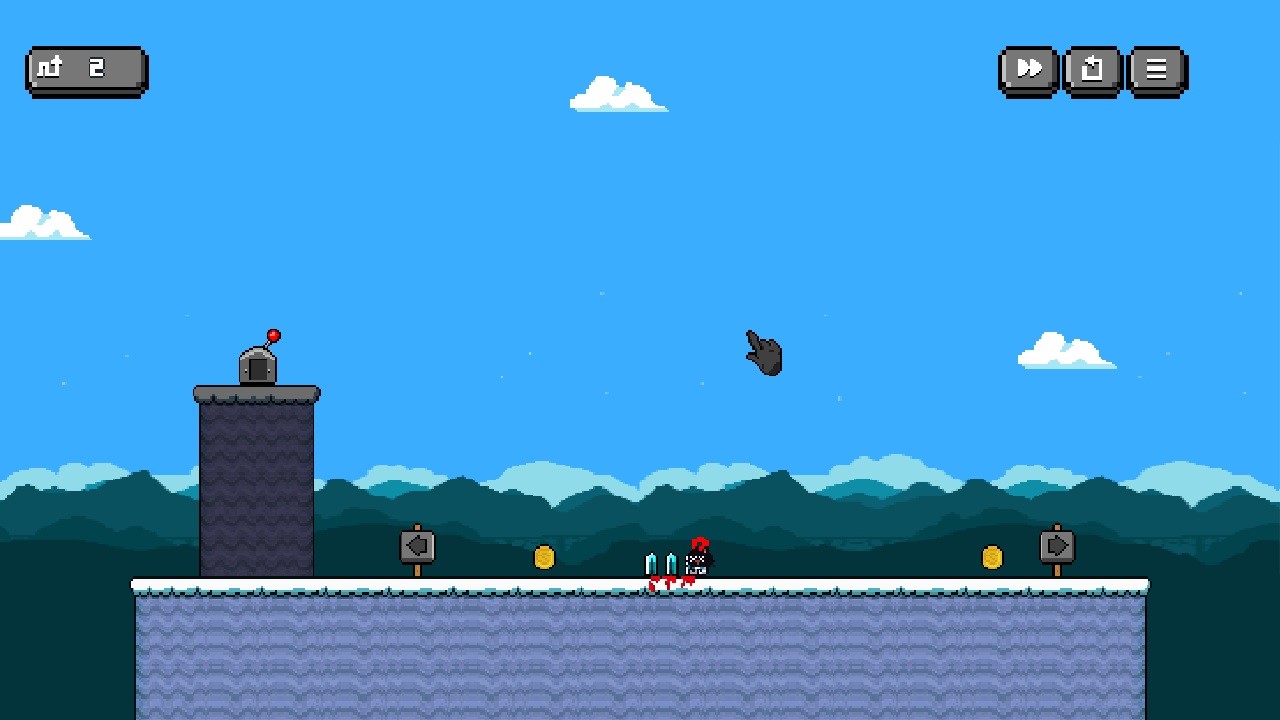Screen dimensions: 1280x720
Task: Click the checkpoint antenna dome on the pillar
Action: 258,370
